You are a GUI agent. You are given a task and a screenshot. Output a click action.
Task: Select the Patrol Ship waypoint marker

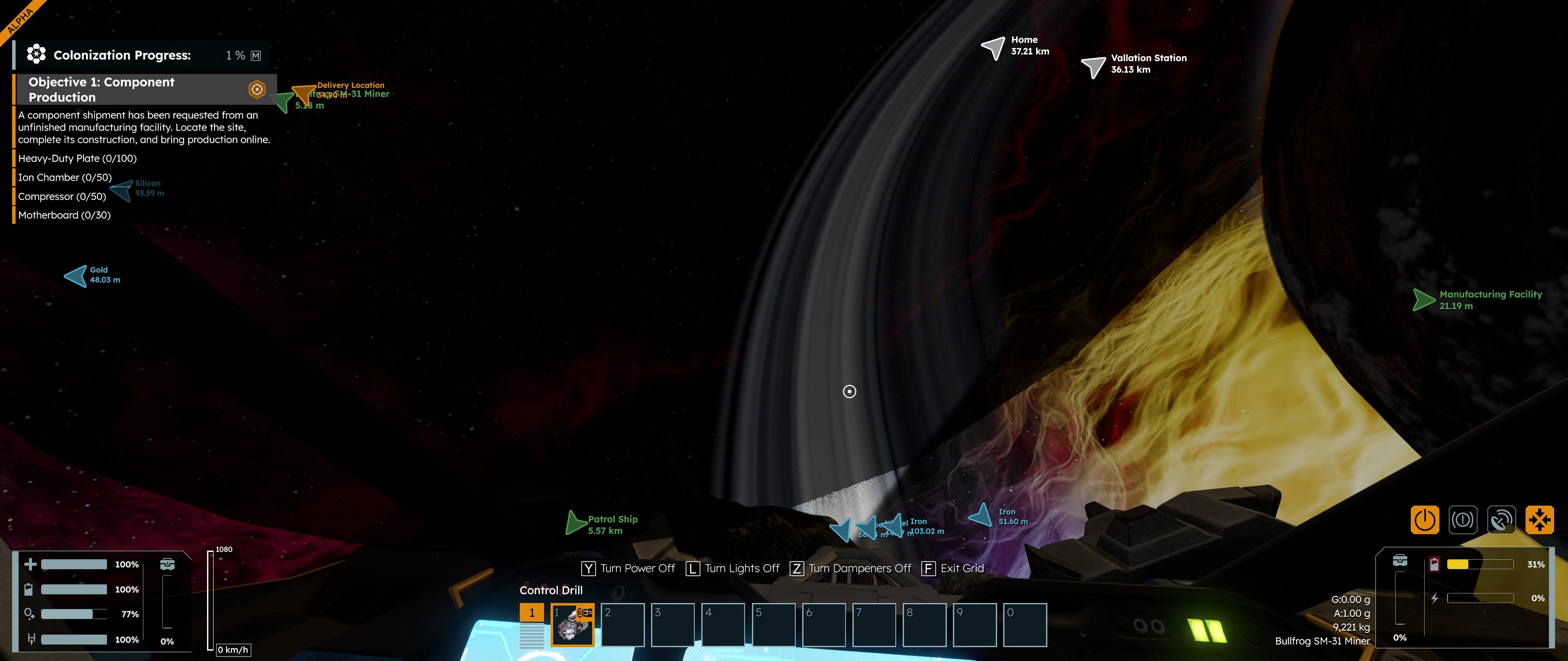(x=575, y=523)
